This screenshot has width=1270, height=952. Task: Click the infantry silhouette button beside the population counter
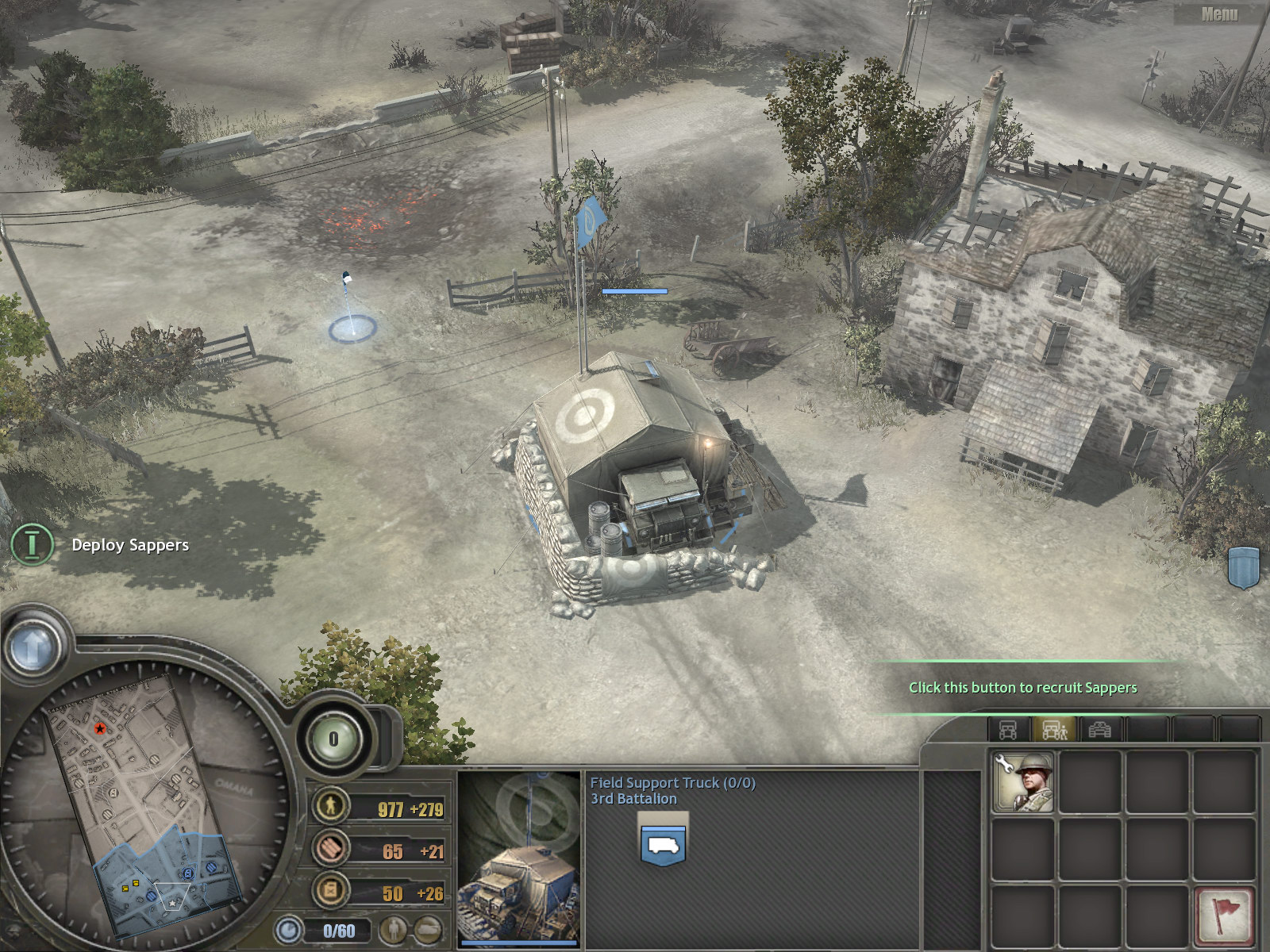[392, 930]
